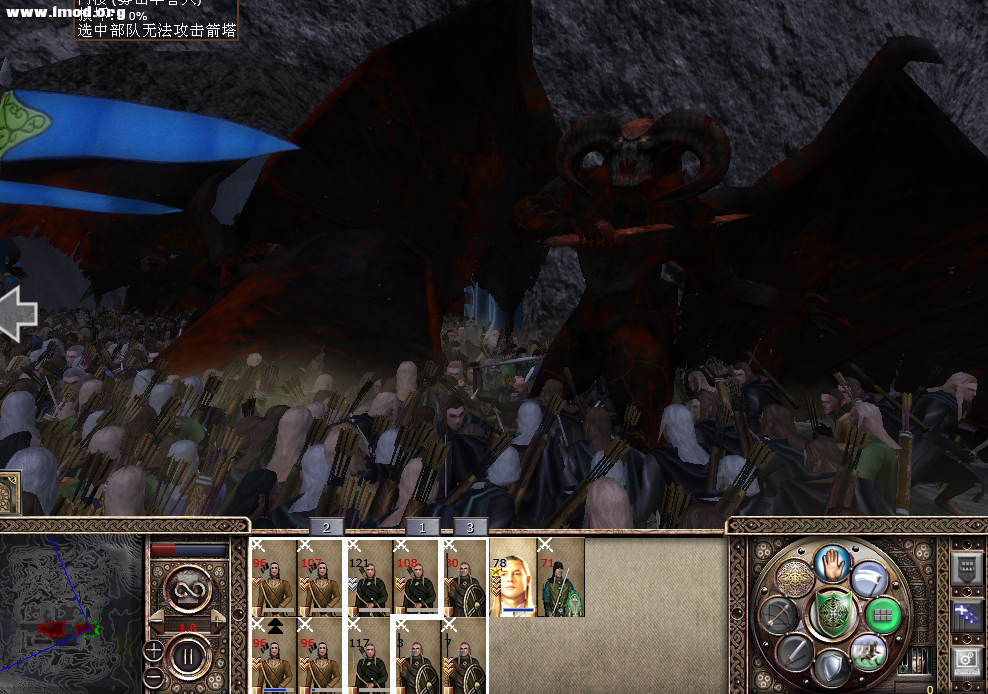This screenshot has width=988, height=694.
Task: Select the archer unit card showing 121
Action: [x=369, y=577]
